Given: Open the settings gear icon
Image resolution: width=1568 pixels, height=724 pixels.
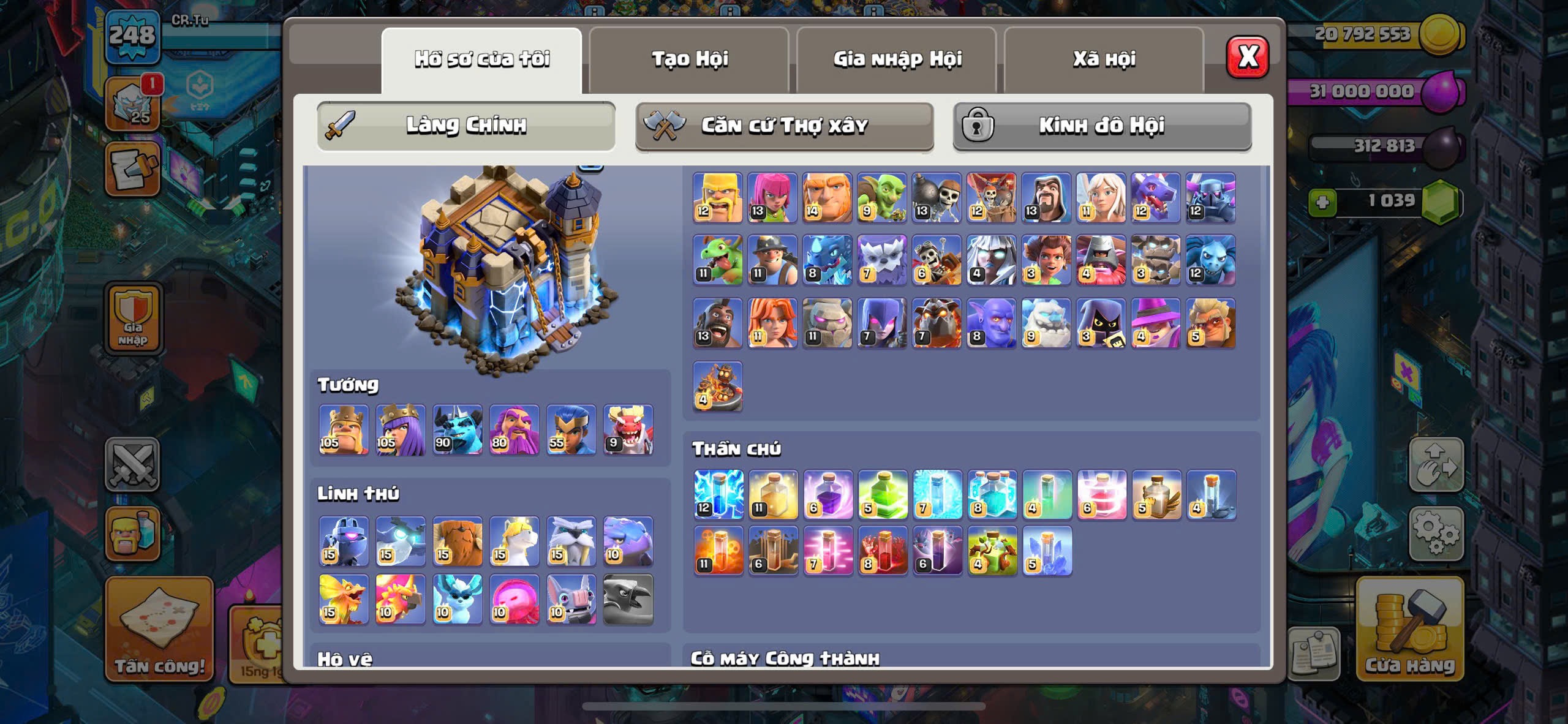Looking at the screenshot, I should click(1436, 533).
